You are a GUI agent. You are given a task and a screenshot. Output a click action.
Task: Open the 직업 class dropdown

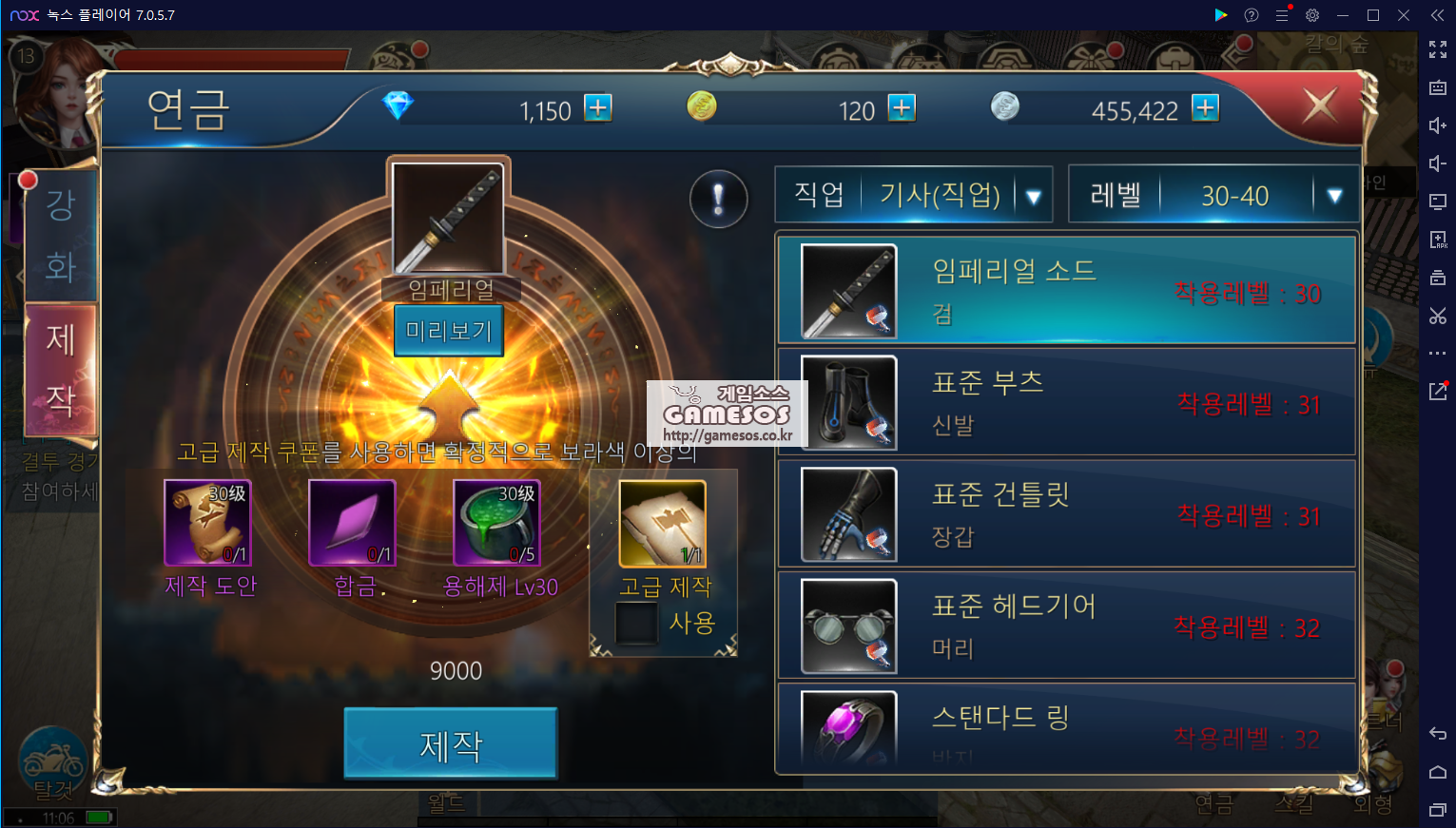pyautogui.click(x=1033, y=196)
